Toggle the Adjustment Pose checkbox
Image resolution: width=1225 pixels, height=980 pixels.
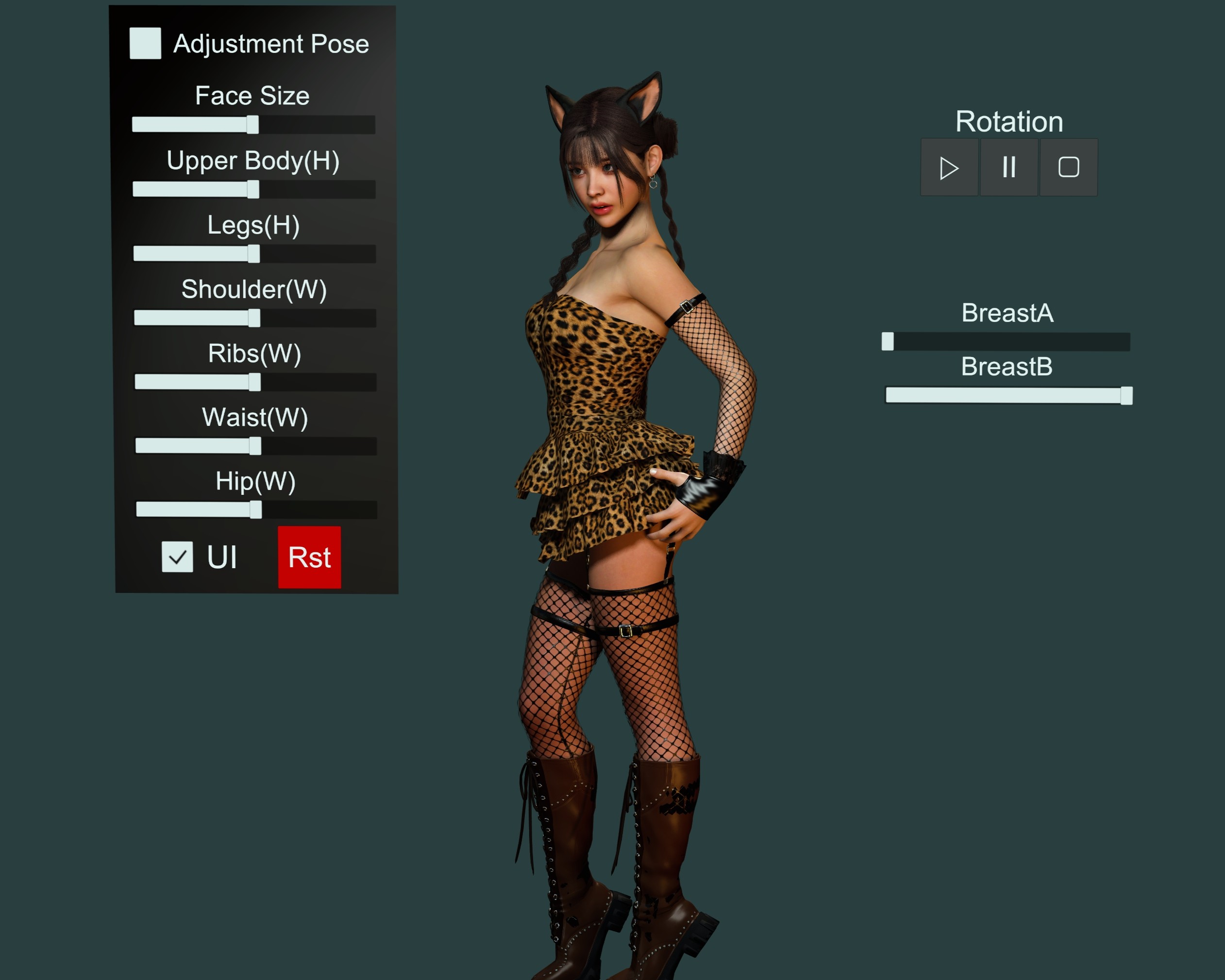pyautogui.click(x=145, y=43)
